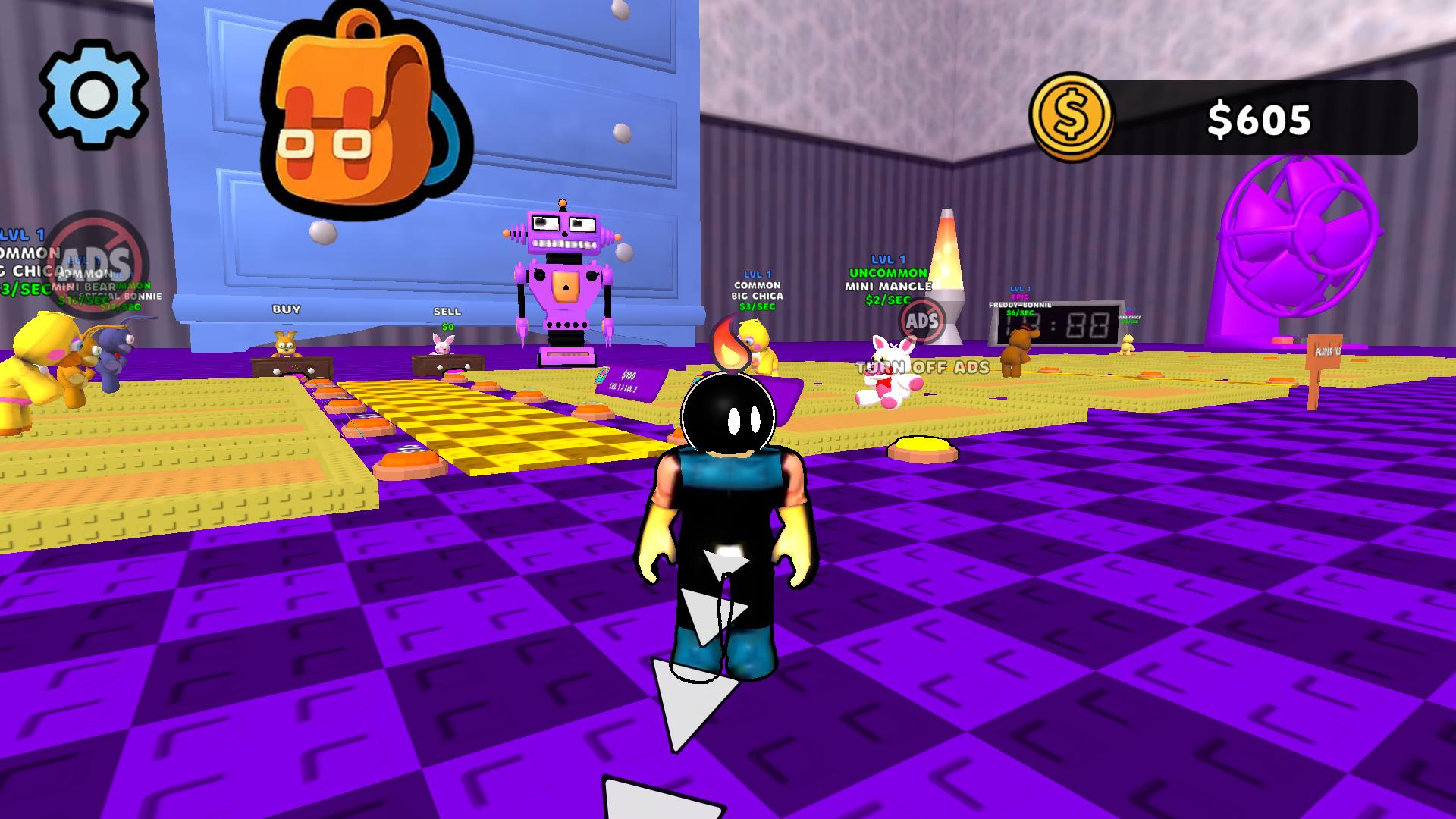Click the small coin icon on the $100 upgrade sign
Screen dimensions: 1456x819
[x=601, y=374]
